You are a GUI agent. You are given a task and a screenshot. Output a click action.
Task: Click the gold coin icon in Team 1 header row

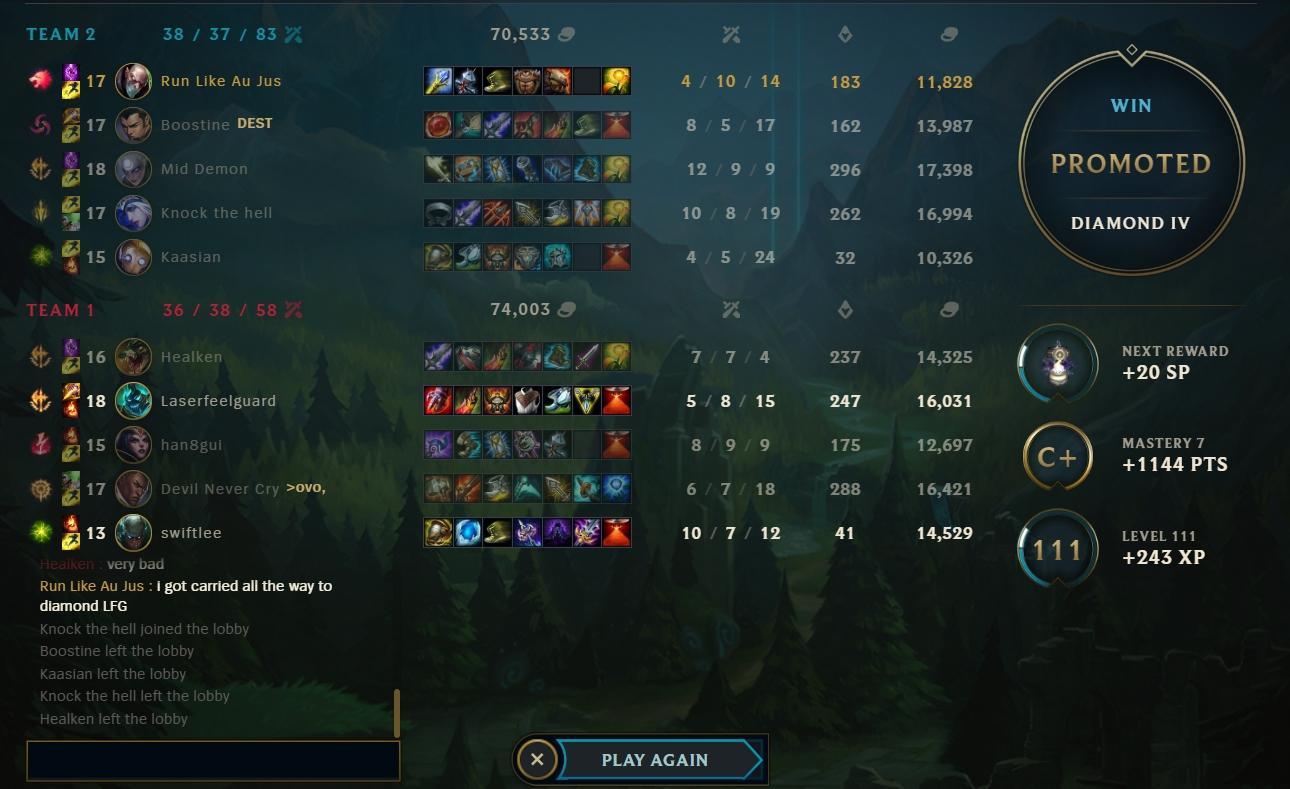click(946, 309)
